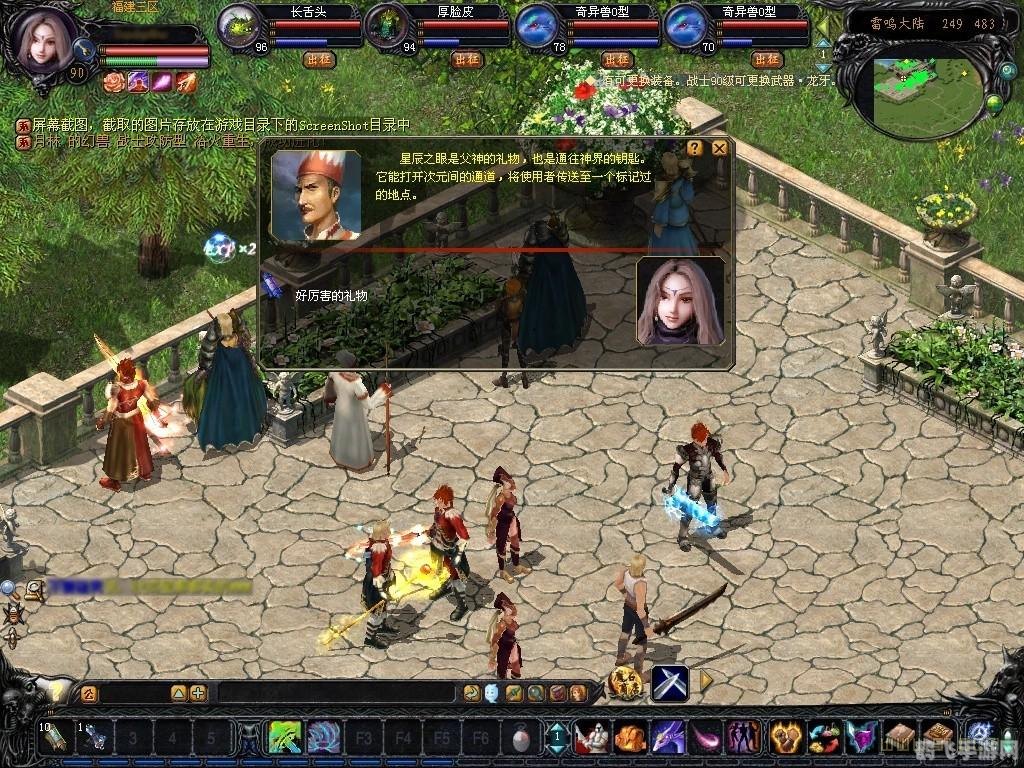Expand the arrow beside the crossed swords
Screen dimensions: 1024x768
point(706,682)
